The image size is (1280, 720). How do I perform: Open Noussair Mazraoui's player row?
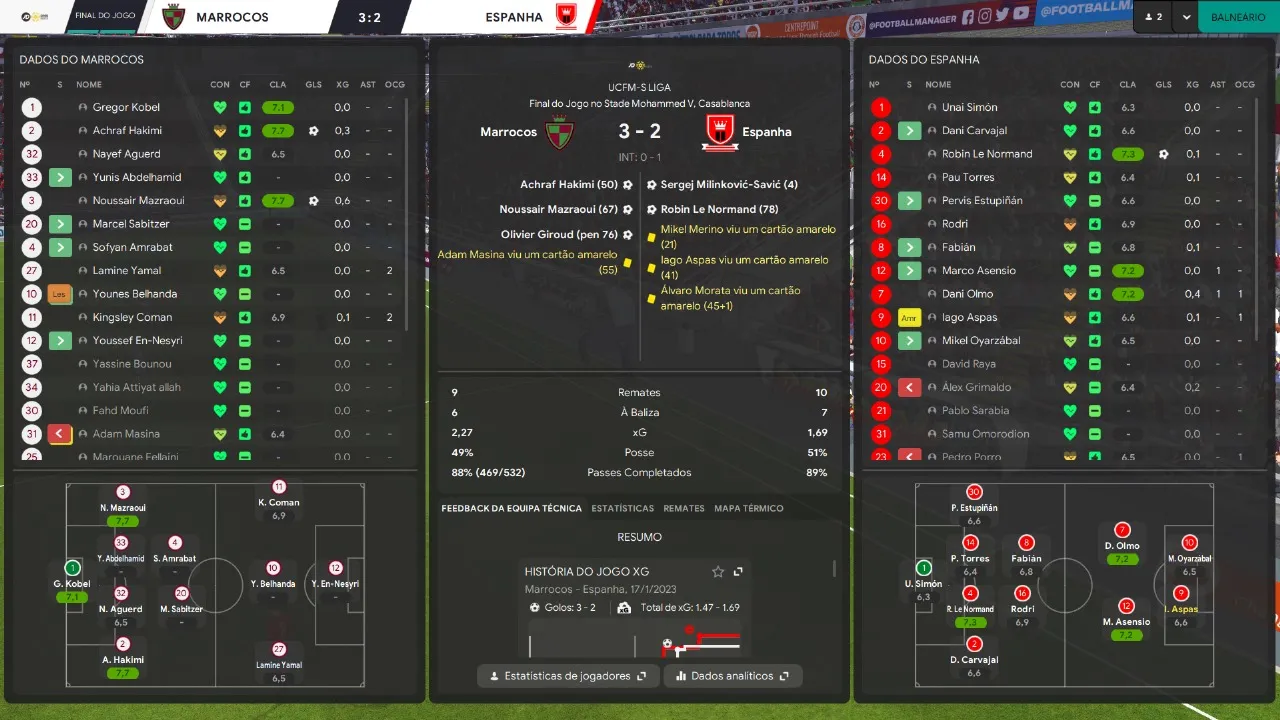138,200
